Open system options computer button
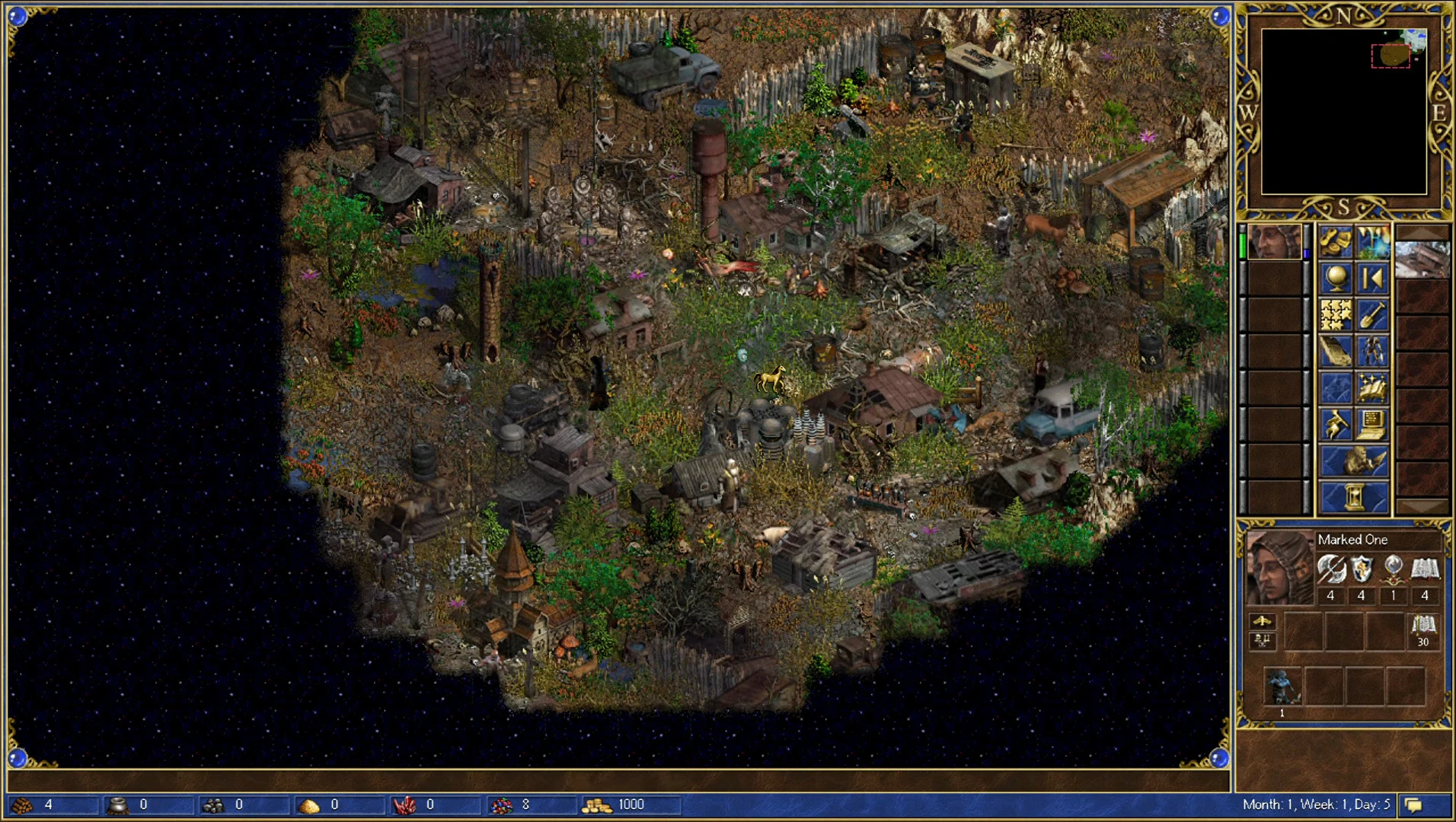Screen dimensions: 1456x822 (1373, 425)
